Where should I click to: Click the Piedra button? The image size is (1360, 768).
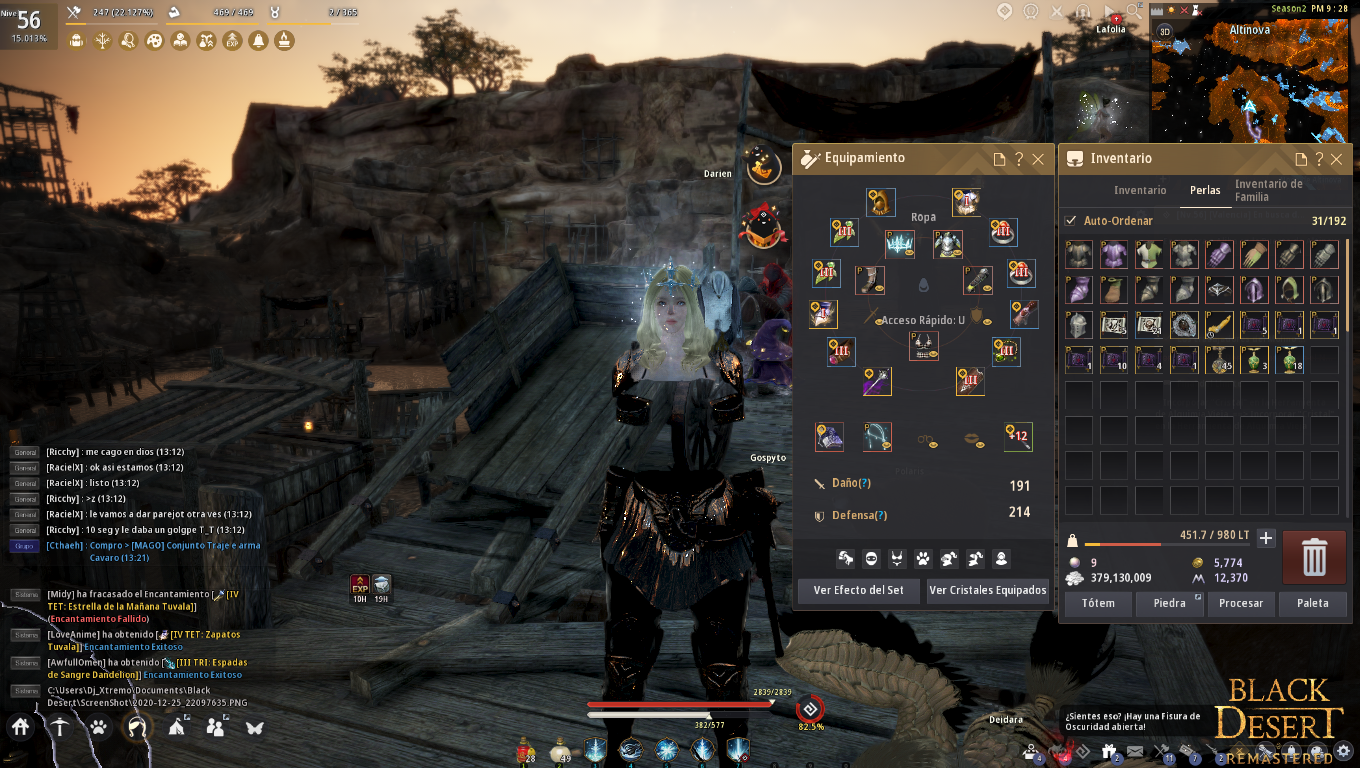point(1169,603)
